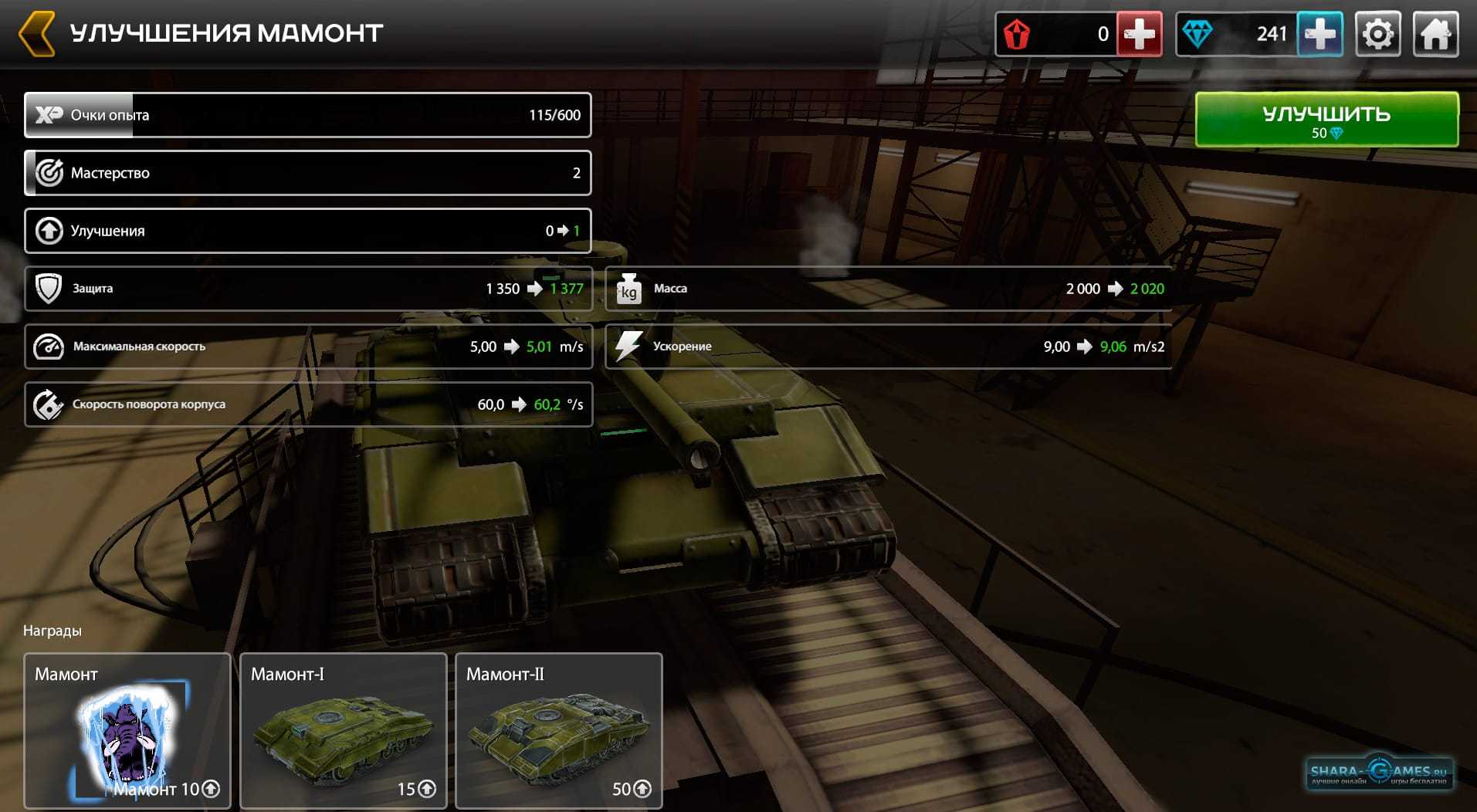Choose the Мамонт-I reward tile

(x=343, y=729)
